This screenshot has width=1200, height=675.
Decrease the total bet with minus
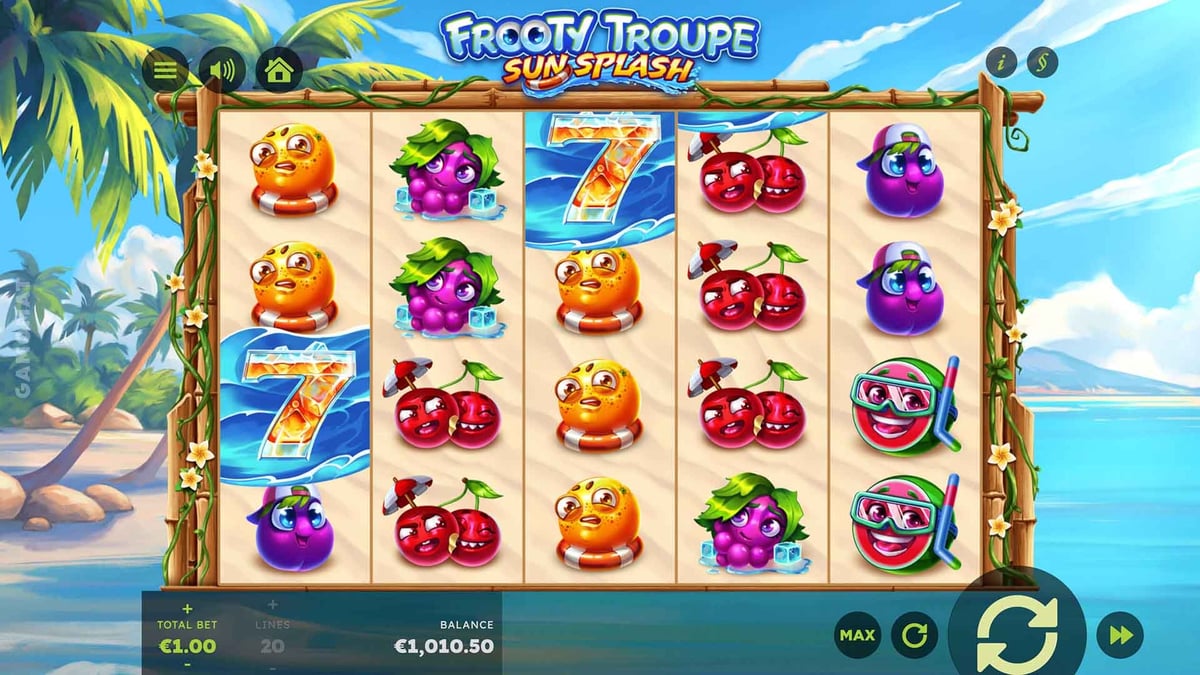187,664
